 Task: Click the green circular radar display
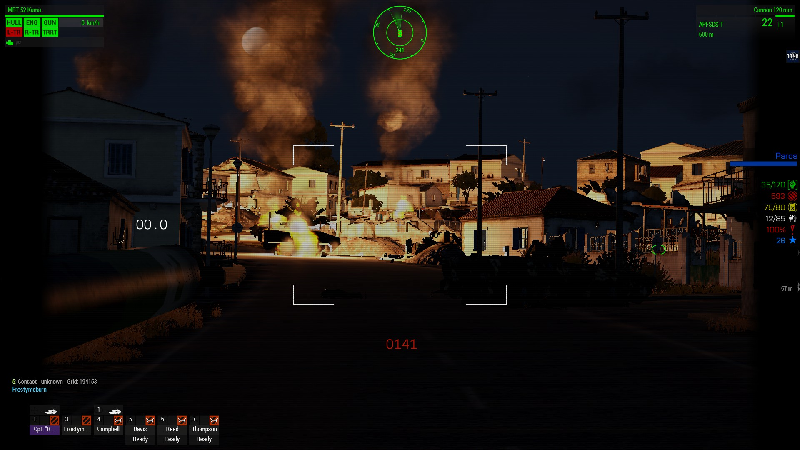(399, 31)
